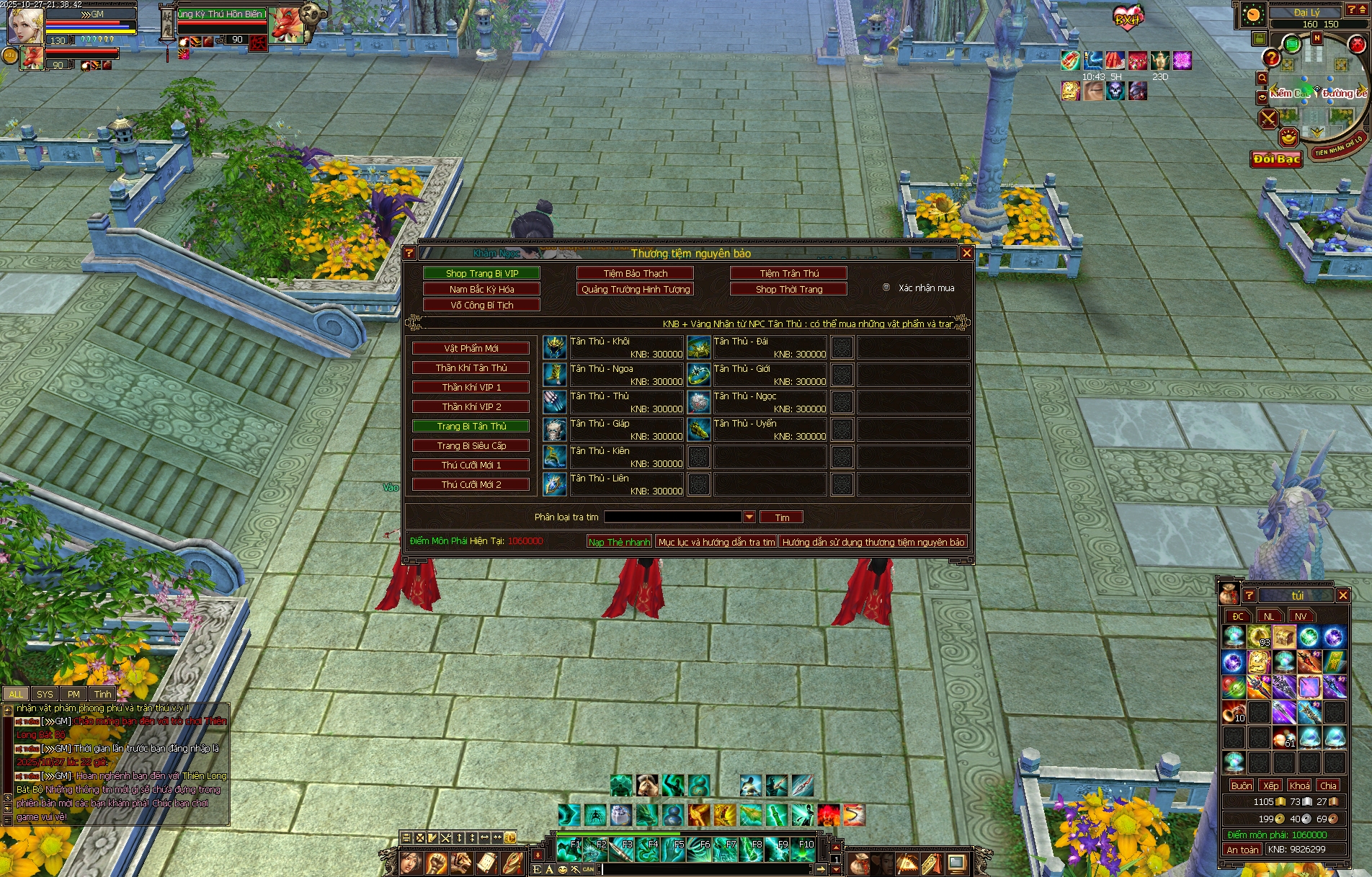
Task: Open the Shop Thời Trang store
Action: click(x=788, y=289)
